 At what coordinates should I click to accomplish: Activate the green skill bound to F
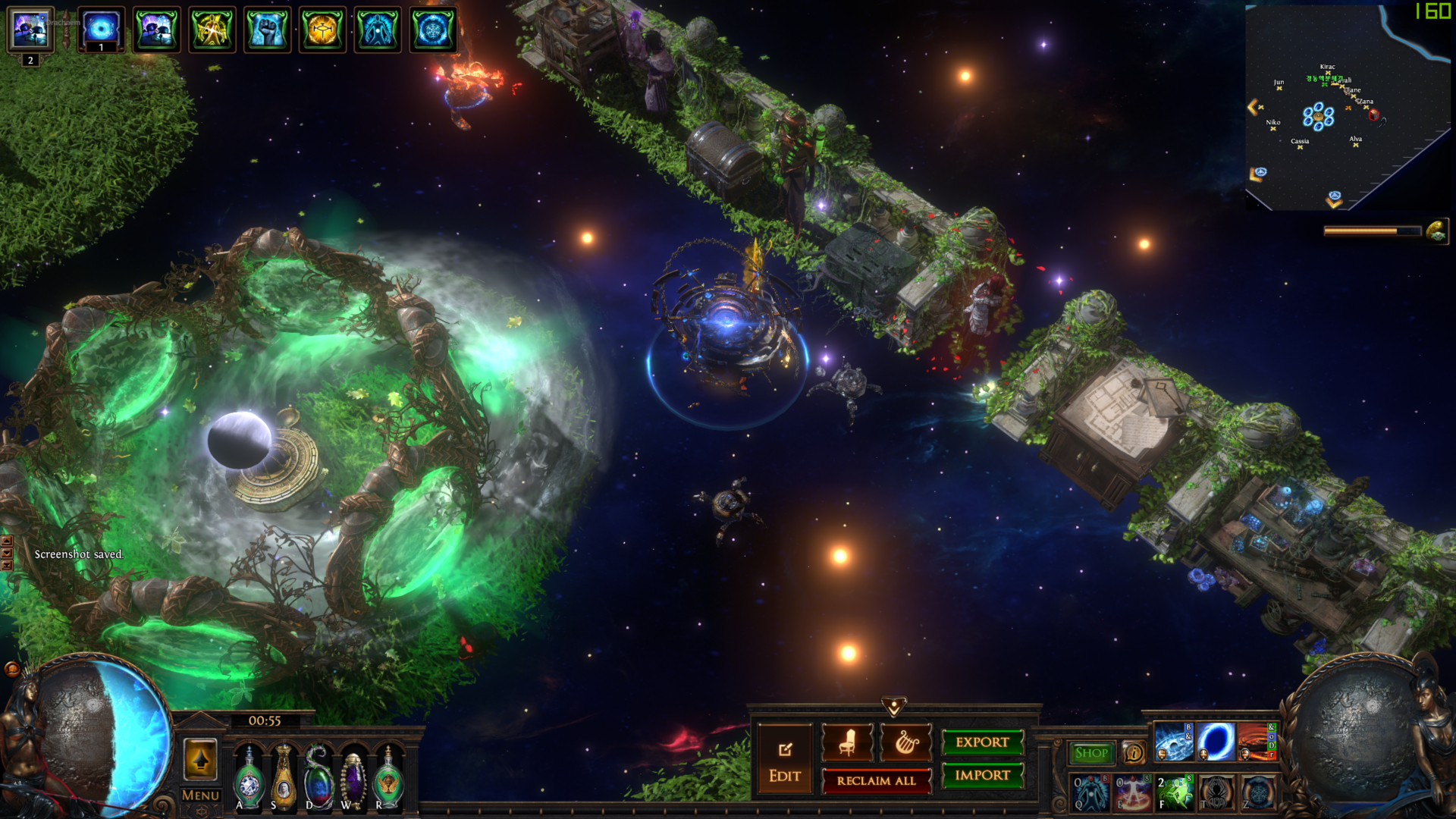1174,792
